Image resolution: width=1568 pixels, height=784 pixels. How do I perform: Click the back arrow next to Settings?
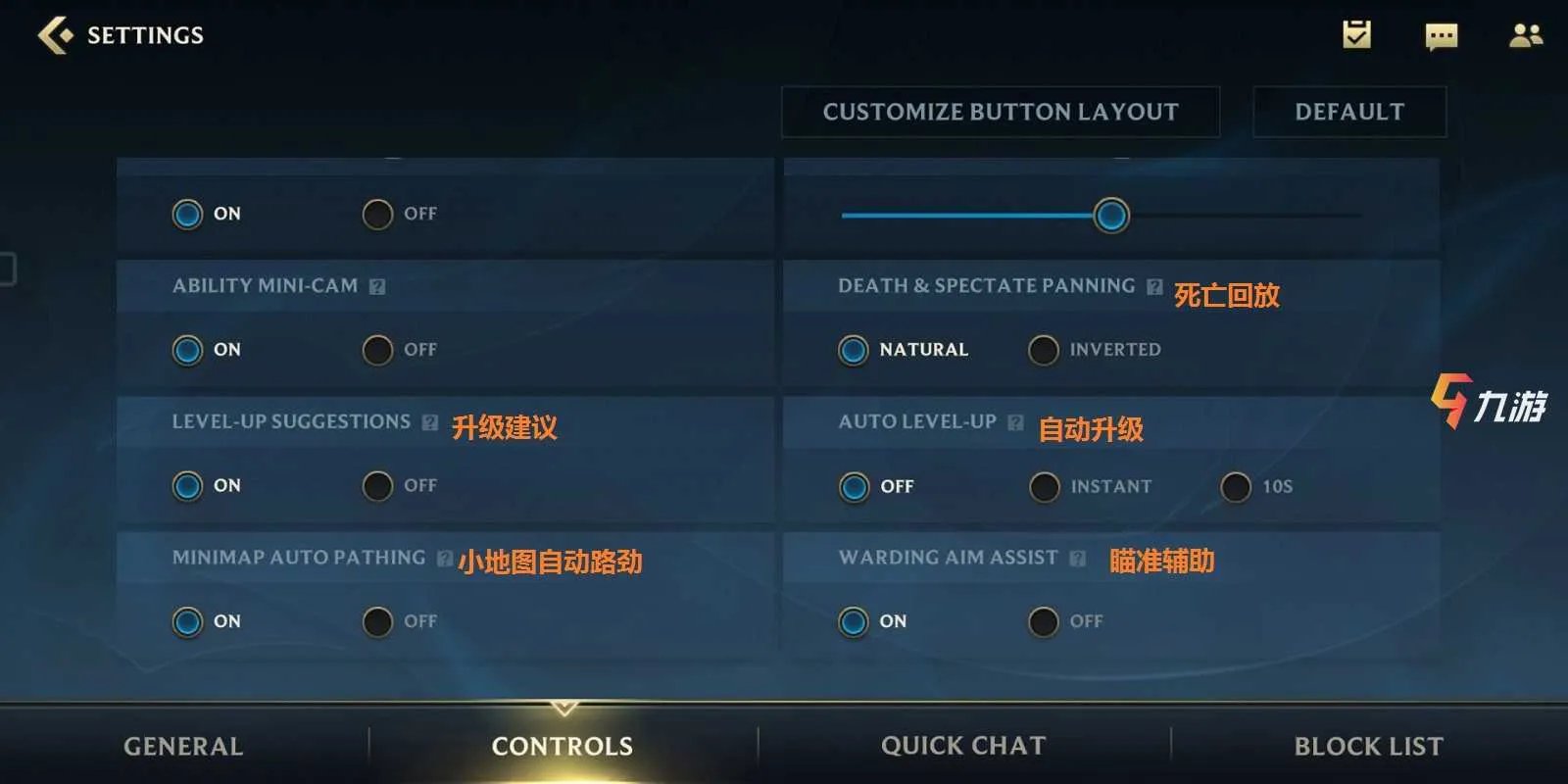coord(56,35)
